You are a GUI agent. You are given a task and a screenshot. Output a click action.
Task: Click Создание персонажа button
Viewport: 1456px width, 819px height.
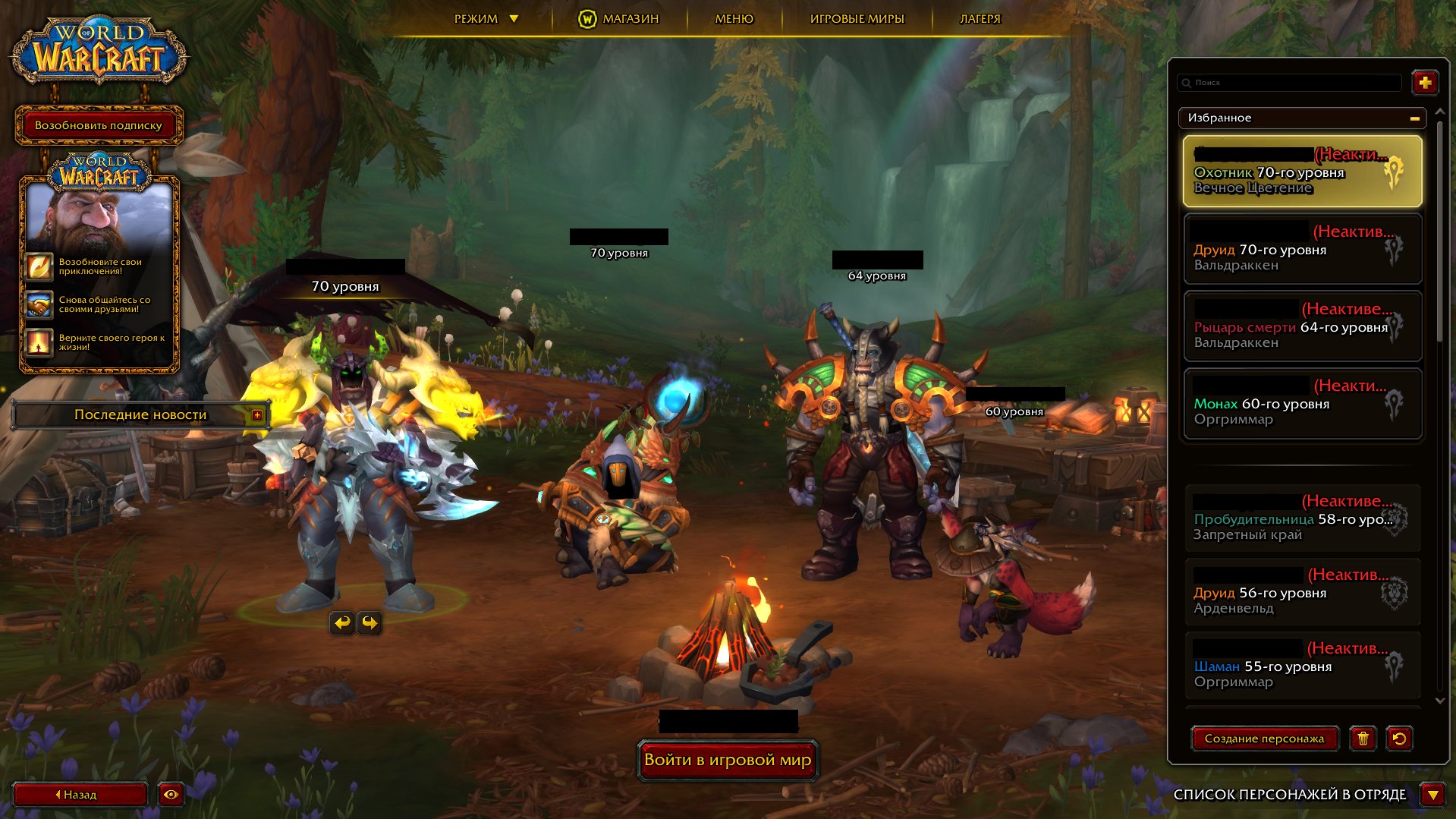click(x=1264, y=739)
